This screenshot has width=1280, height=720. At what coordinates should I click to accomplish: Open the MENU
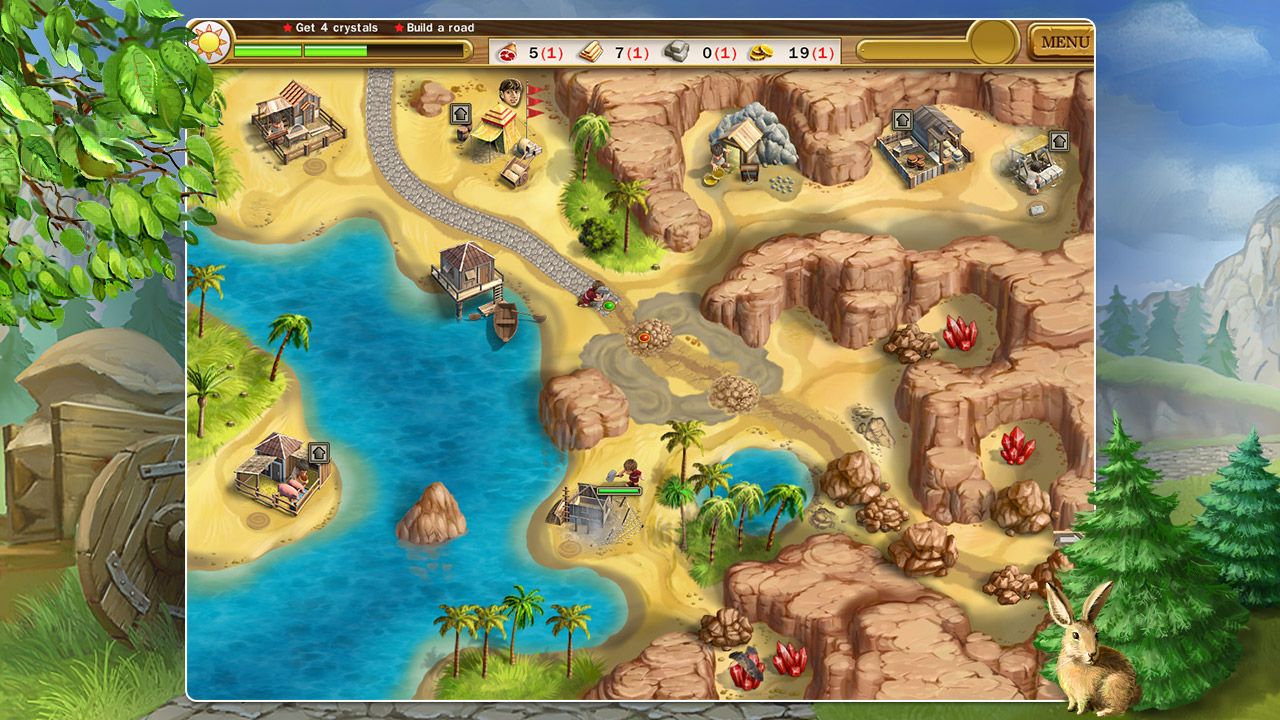(x=1062, y=41)
